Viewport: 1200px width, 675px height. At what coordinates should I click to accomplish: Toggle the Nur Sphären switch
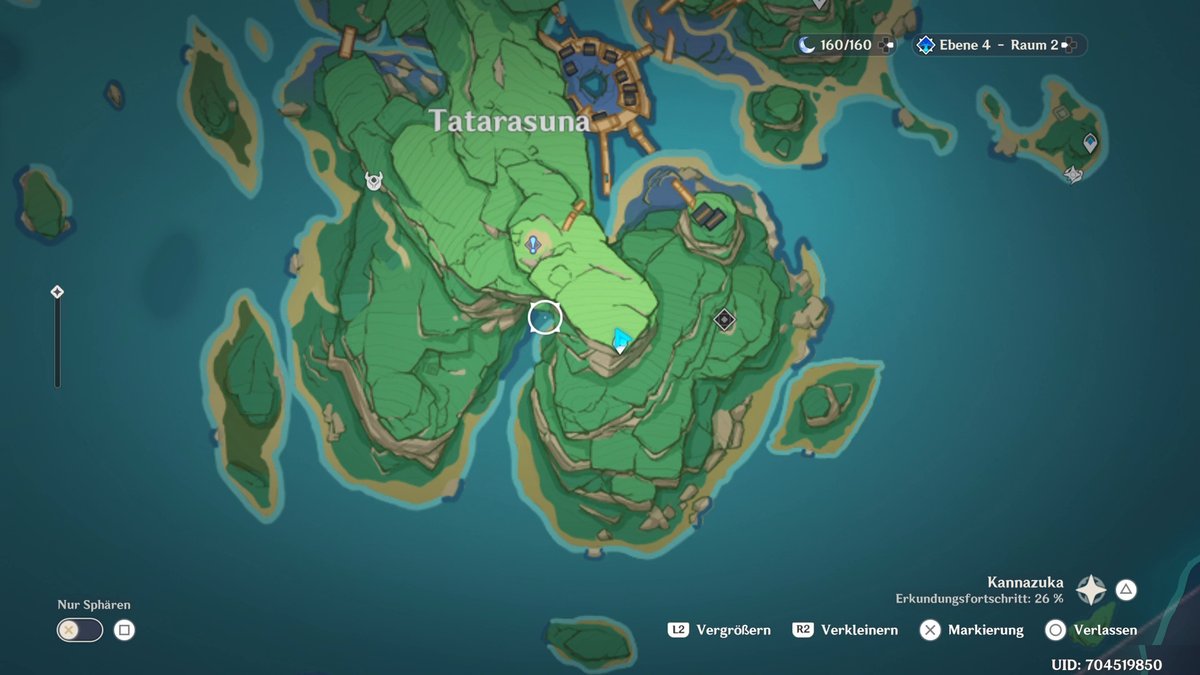pyautogui.click(x=80, y=630)
